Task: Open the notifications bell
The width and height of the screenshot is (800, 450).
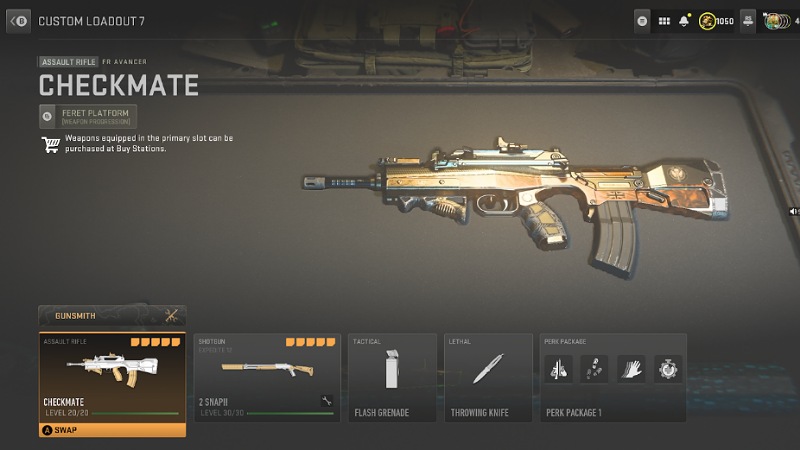Action: coord(684,20)
